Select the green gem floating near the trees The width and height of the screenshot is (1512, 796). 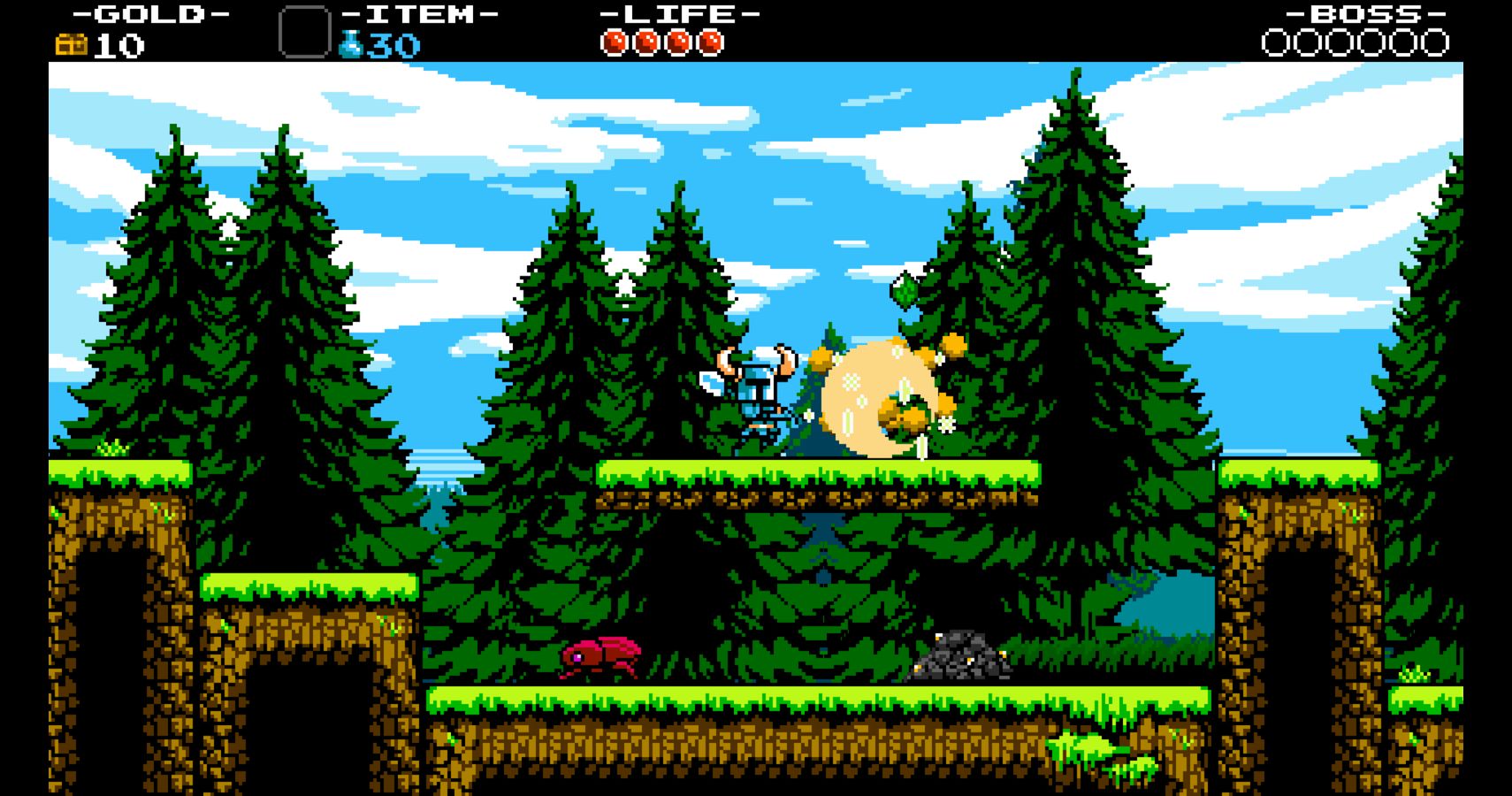point(905,288)
